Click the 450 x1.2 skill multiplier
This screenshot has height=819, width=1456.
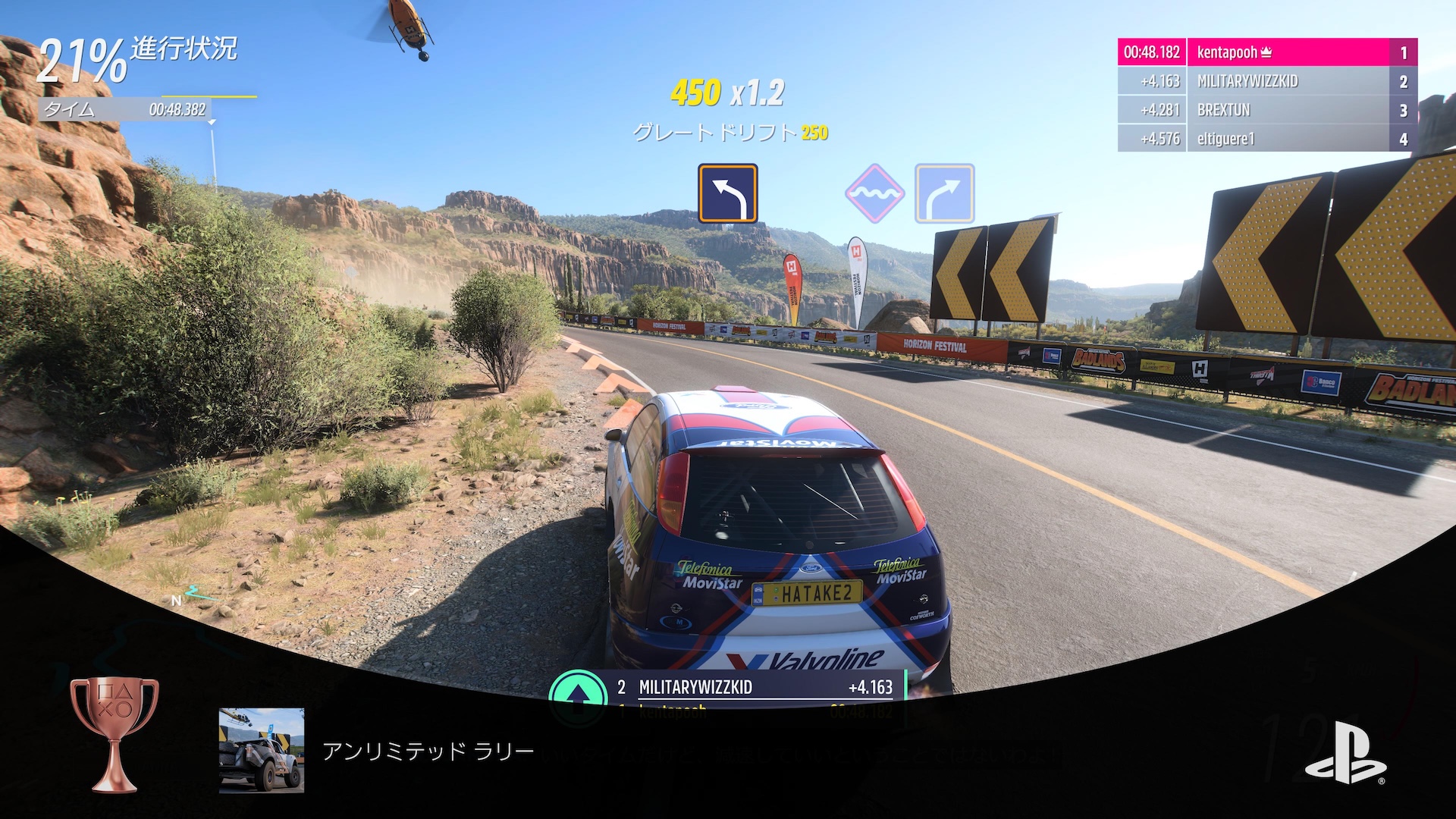[x=728, y=93]
